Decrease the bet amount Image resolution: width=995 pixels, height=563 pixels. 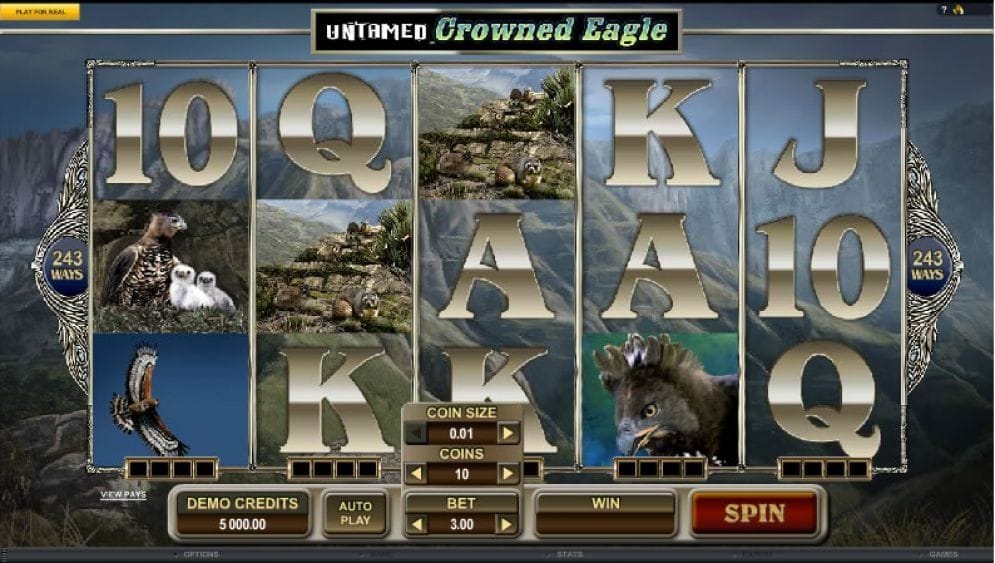click(415, 523)
